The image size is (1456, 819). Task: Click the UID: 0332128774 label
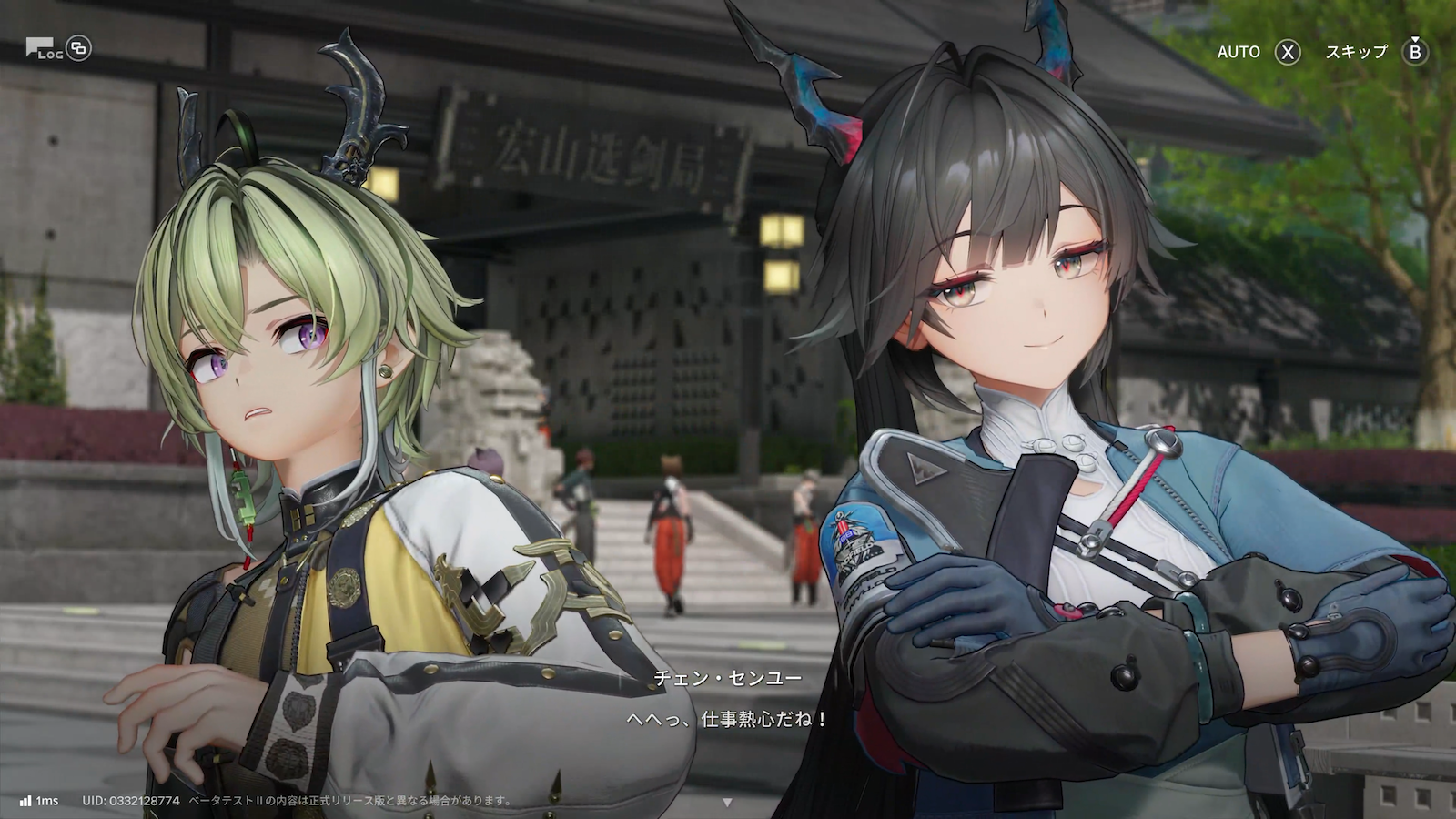tap(133, 802)
